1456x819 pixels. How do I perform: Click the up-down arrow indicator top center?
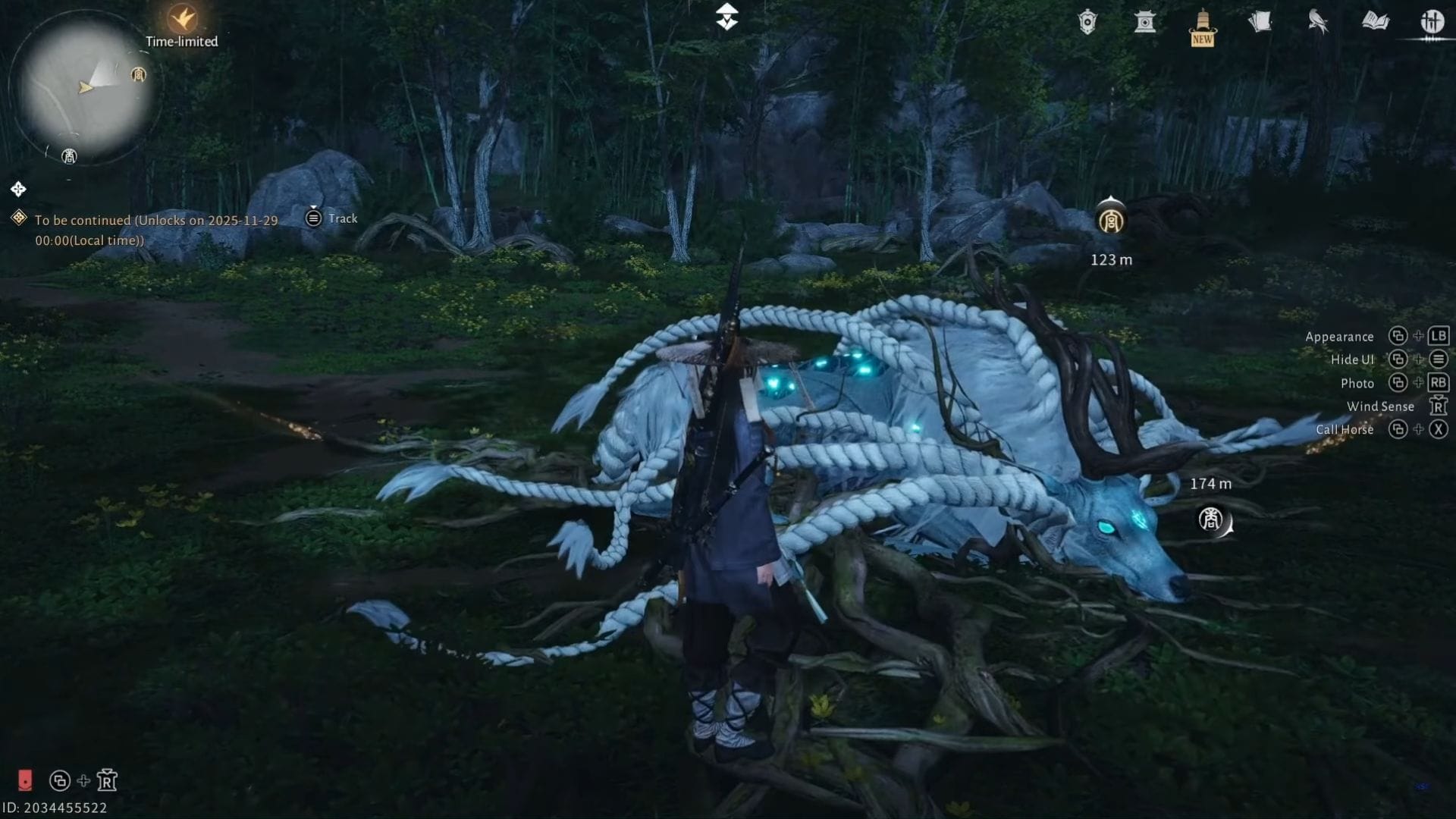tap(726, 17)
